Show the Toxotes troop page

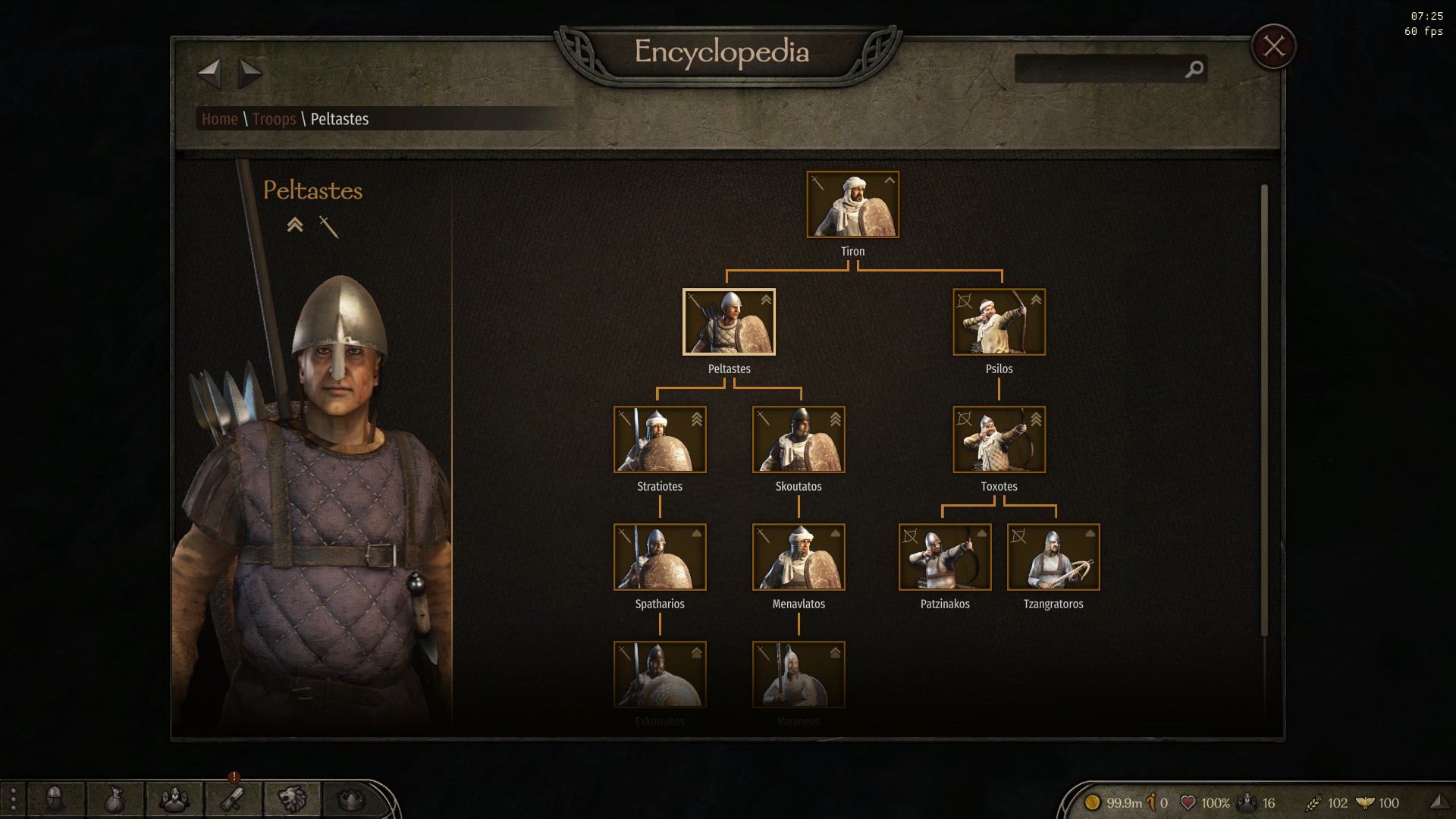(x=999, y=440)
